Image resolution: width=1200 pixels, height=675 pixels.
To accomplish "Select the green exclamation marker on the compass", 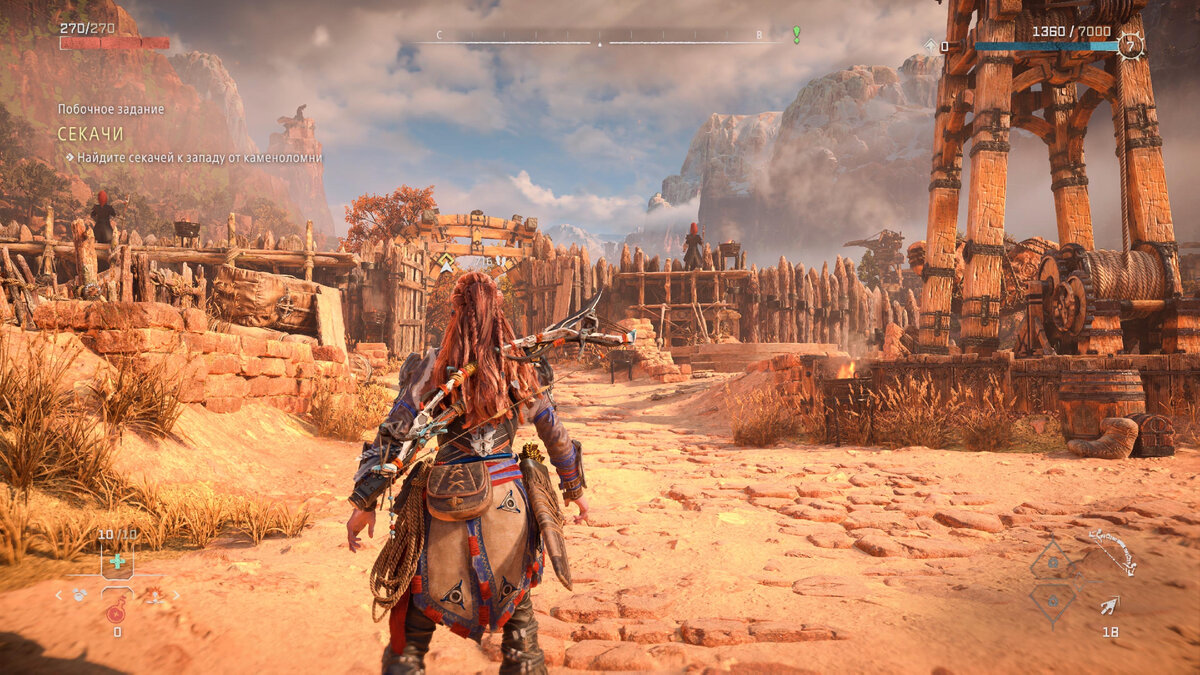I will (796, 34).
